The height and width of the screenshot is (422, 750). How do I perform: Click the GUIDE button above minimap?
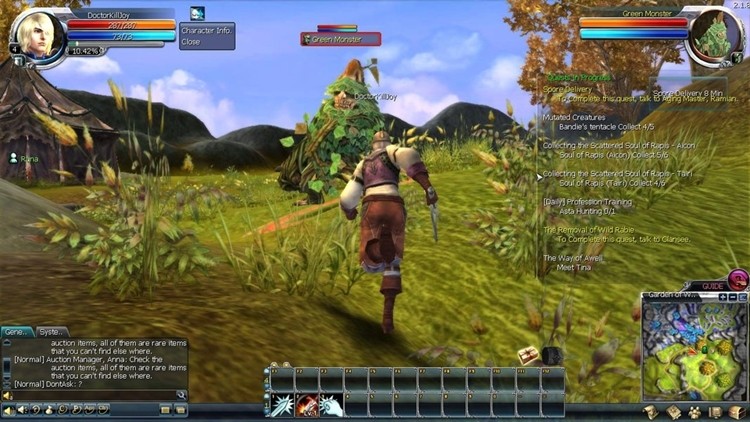(x=714, y=286)
